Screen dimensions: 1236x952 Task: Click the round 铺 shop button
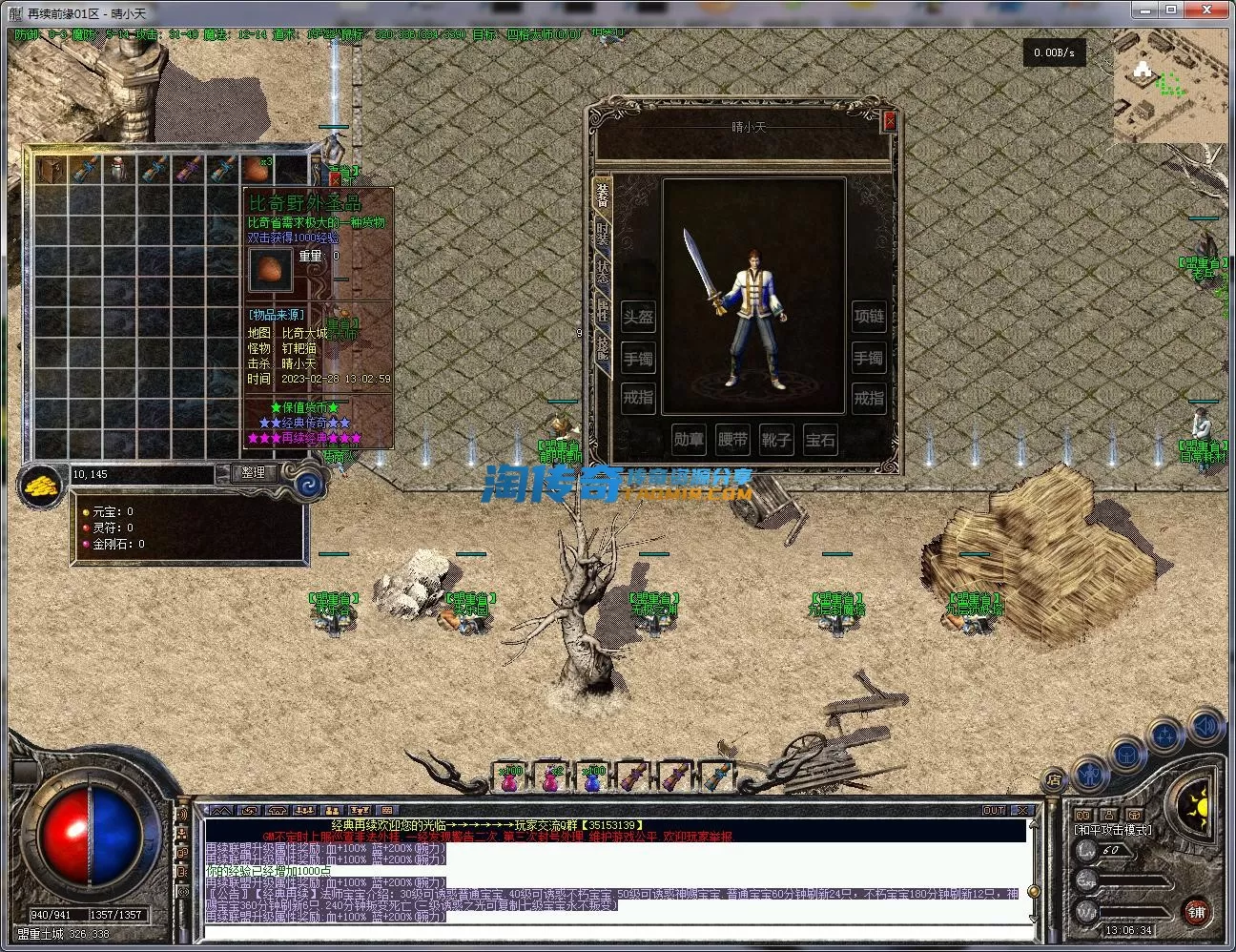[1196, 911]
